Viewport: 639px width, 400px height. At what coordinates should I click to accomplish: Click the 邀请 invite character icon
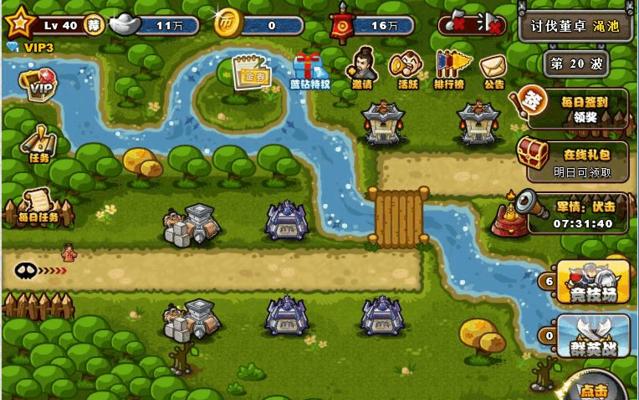tap(360, 68)
